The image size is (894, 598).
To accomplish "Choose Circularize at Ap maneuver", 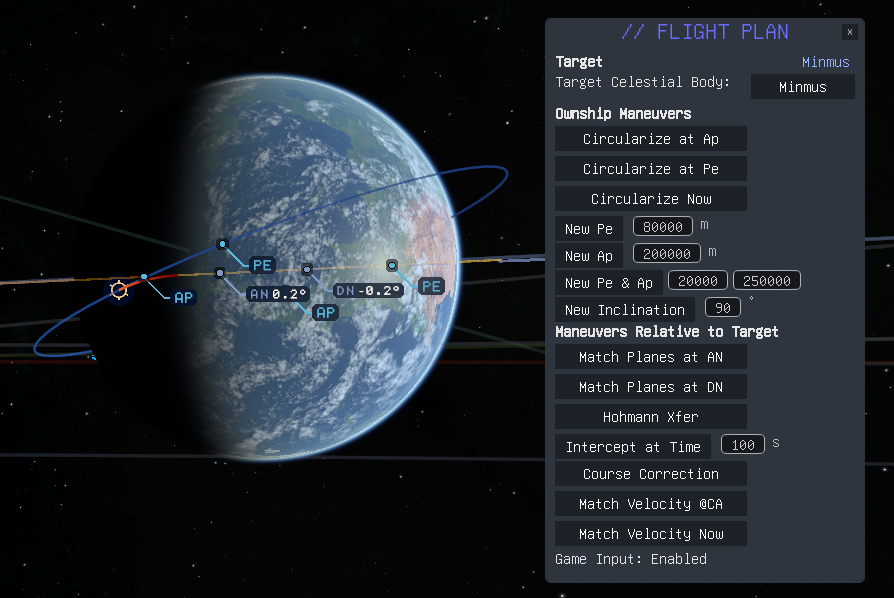I will (x=650, y=139).
